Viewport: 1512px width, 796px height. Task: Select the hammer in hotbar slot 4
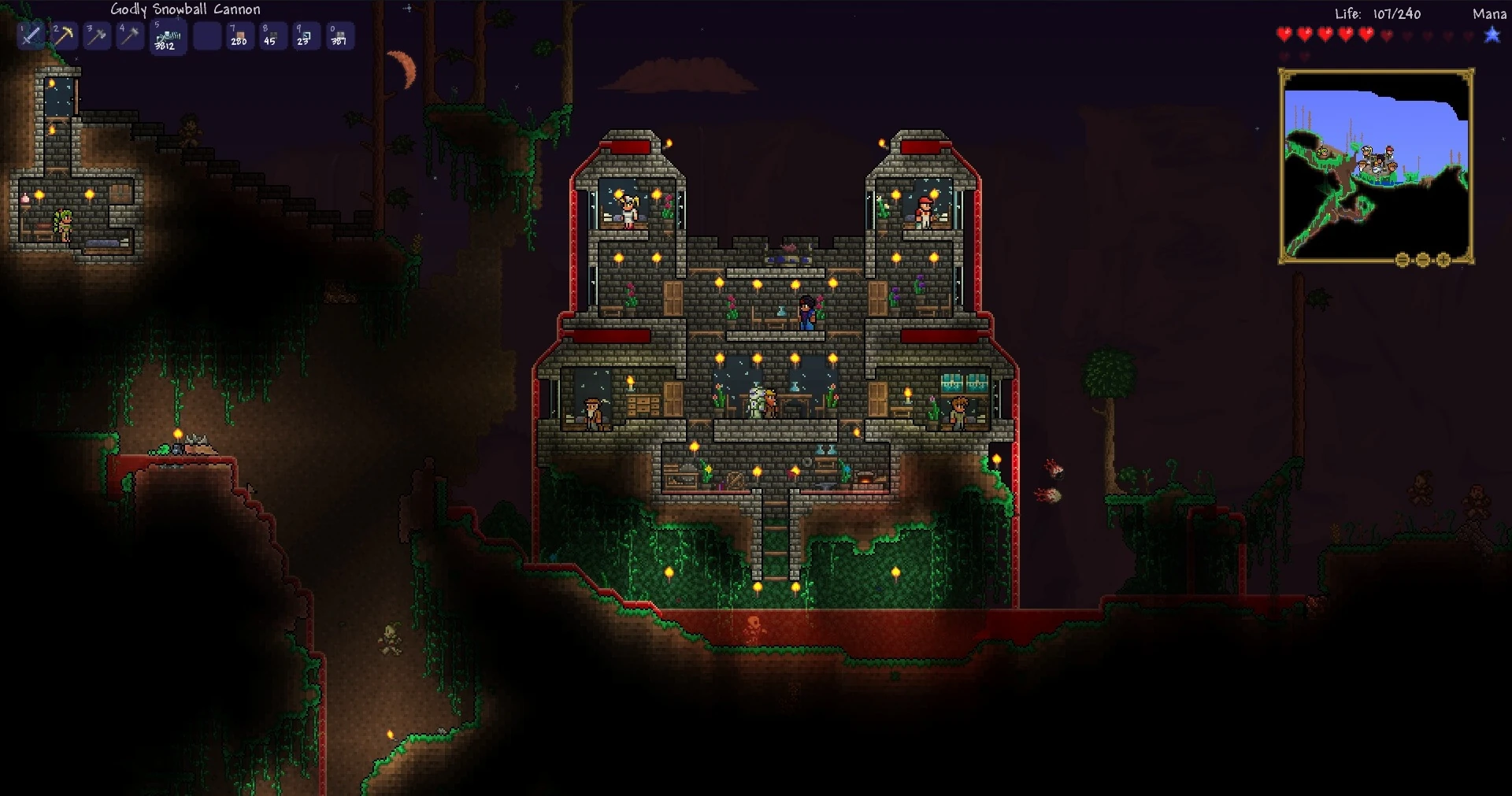[x=130, y=35]
